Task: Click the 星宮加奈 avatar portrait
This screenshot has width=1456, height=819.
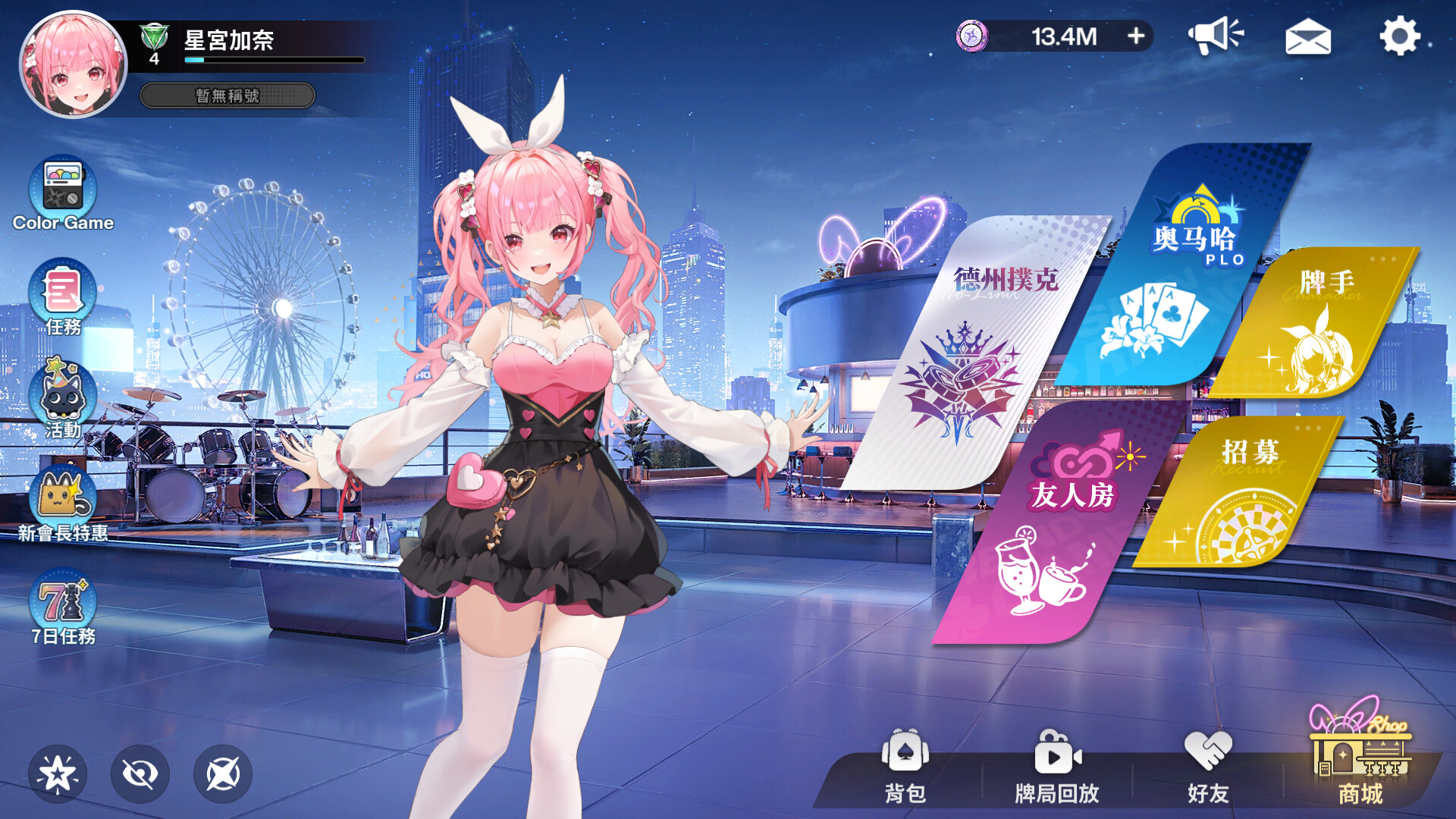Action: point(72,64)
